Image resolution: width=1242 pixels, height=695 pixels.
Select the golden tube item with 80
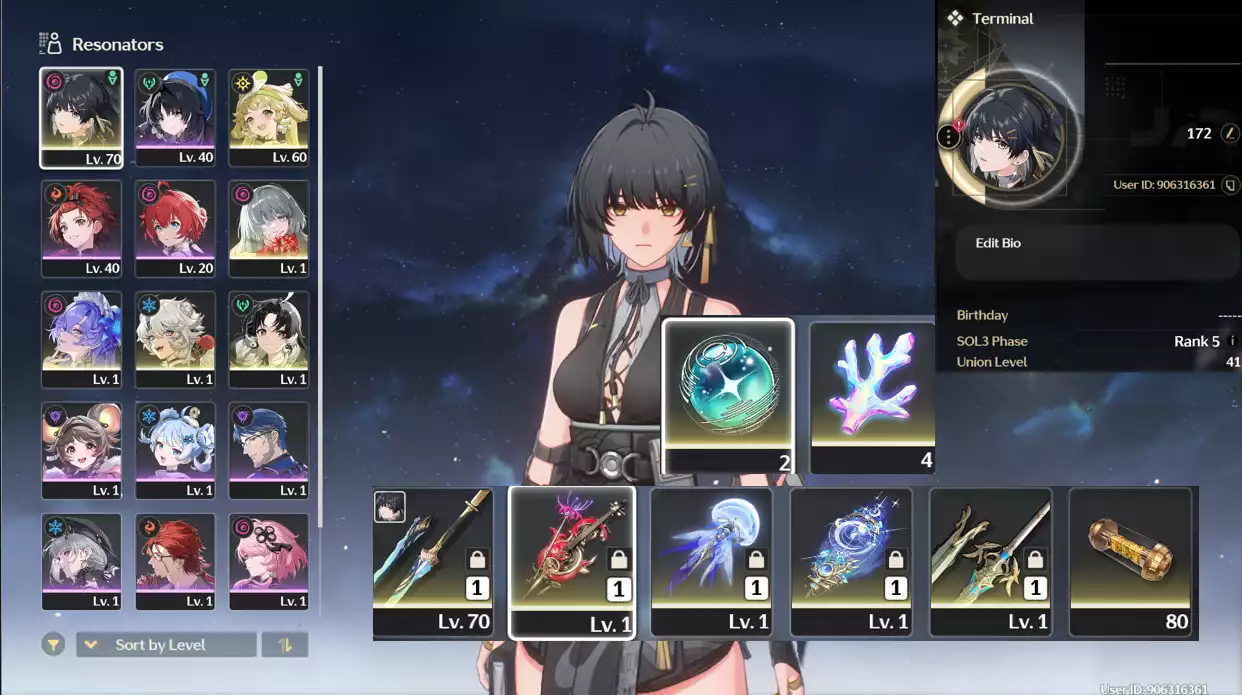tap(1133, 562)
